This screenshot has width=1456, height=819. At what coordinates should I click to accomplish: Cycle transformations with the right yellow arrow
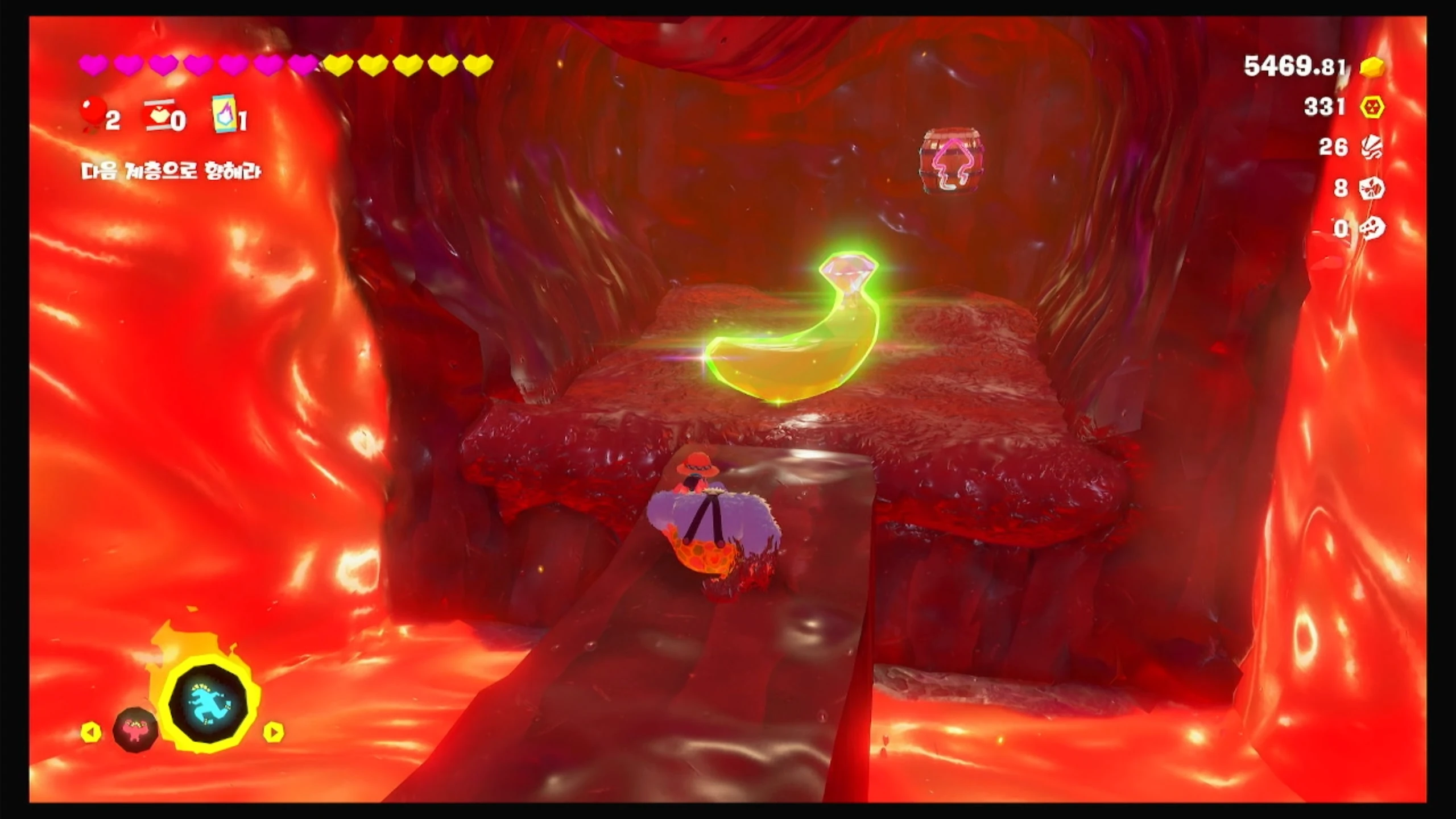(x=274, y=732)
